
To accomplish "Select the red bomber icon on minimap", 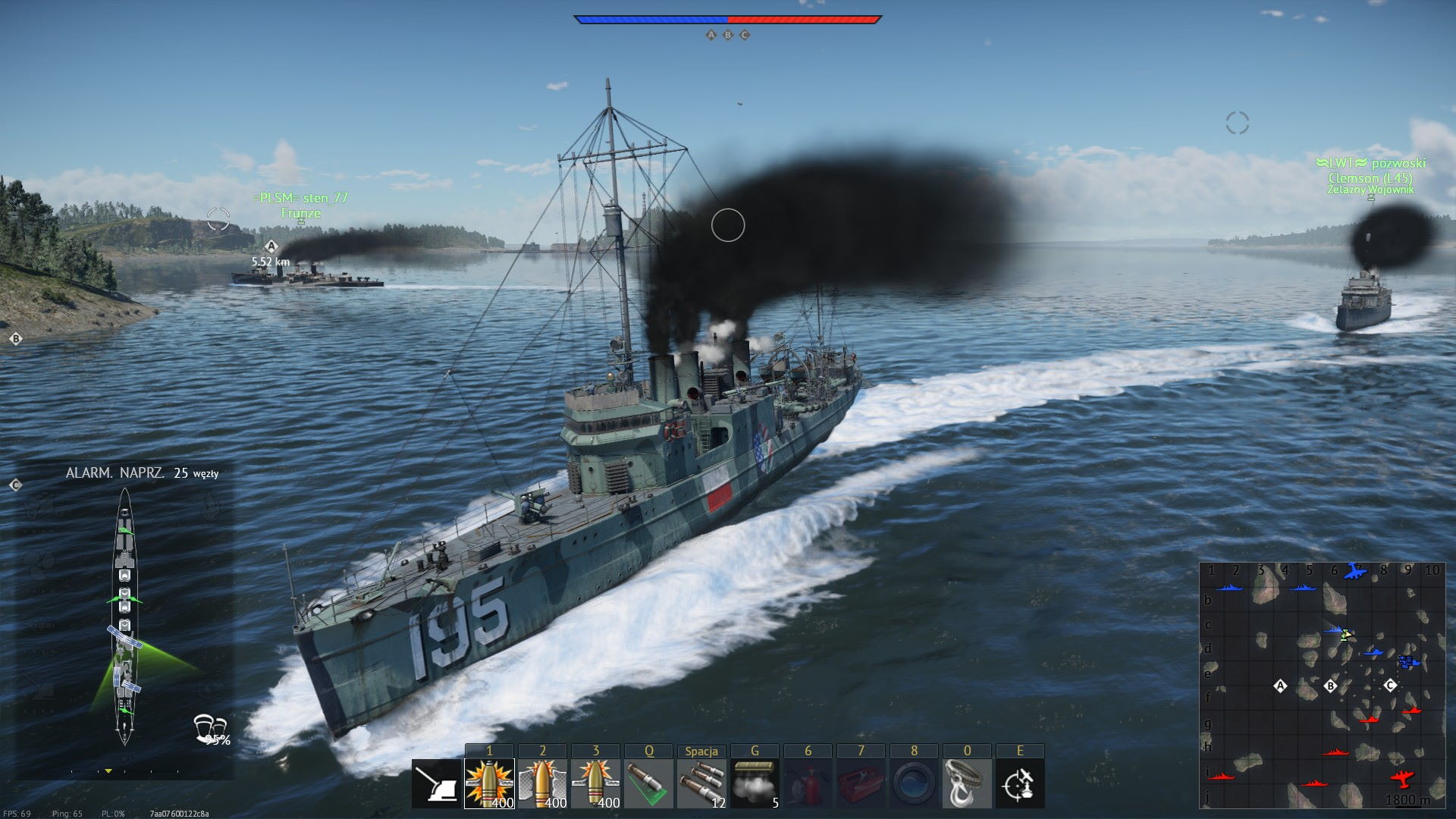I will pos(1402,777).
